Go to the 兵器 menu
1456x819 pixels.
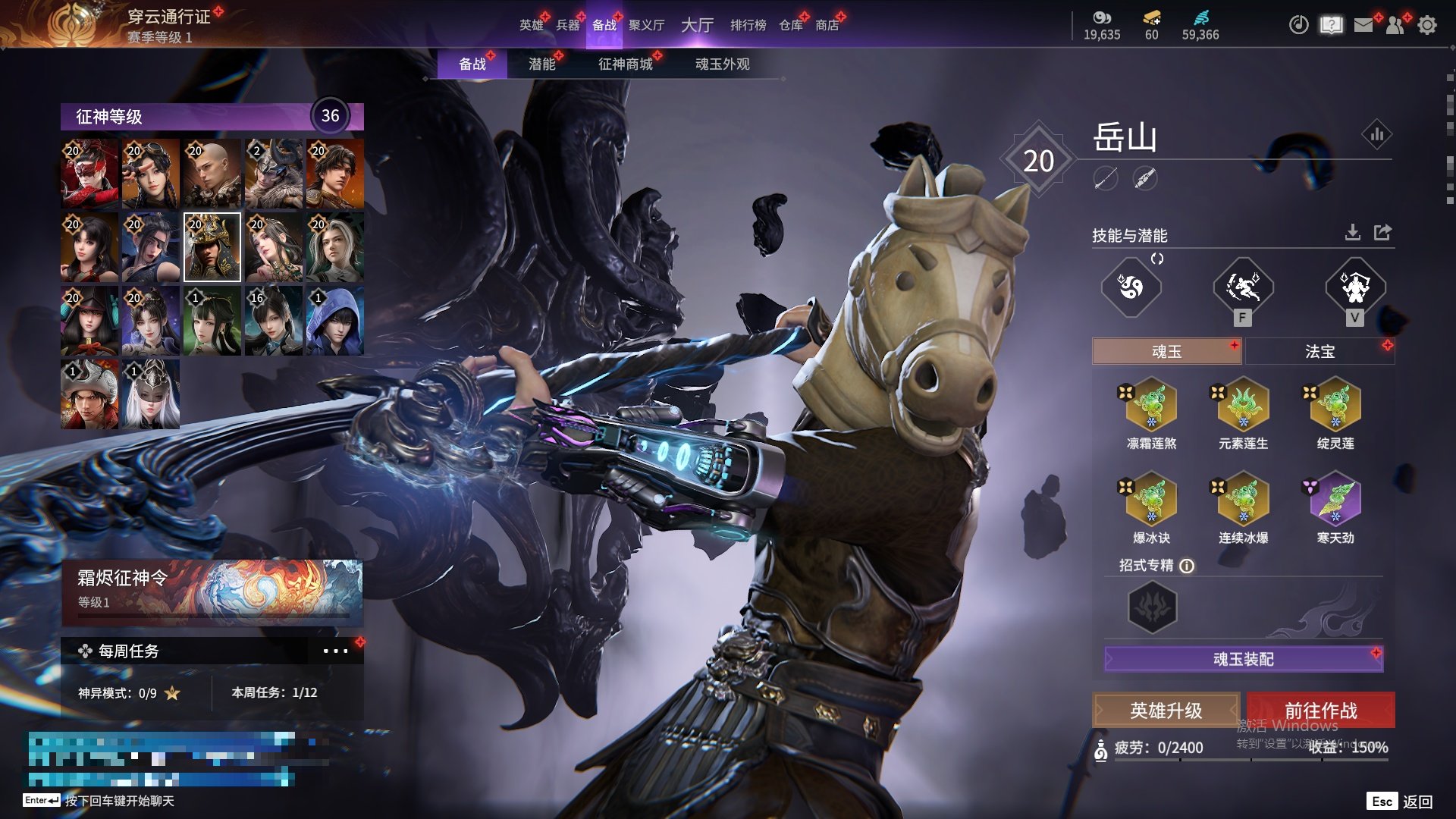pos(567,25)
